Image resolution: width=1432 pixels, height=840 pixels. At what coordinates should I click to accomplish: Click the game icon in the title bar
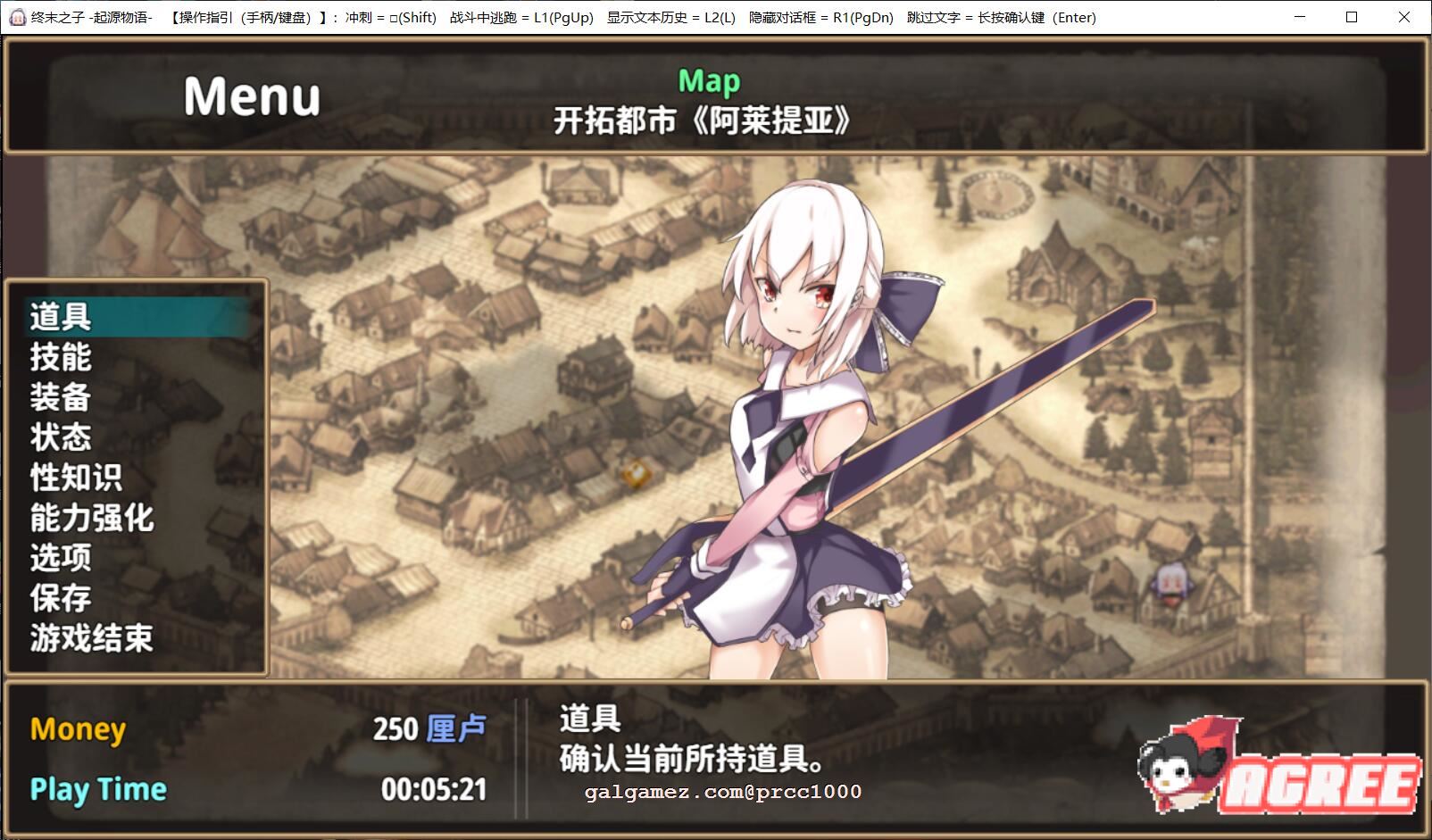pyautogui.click(x=16, y=16)
